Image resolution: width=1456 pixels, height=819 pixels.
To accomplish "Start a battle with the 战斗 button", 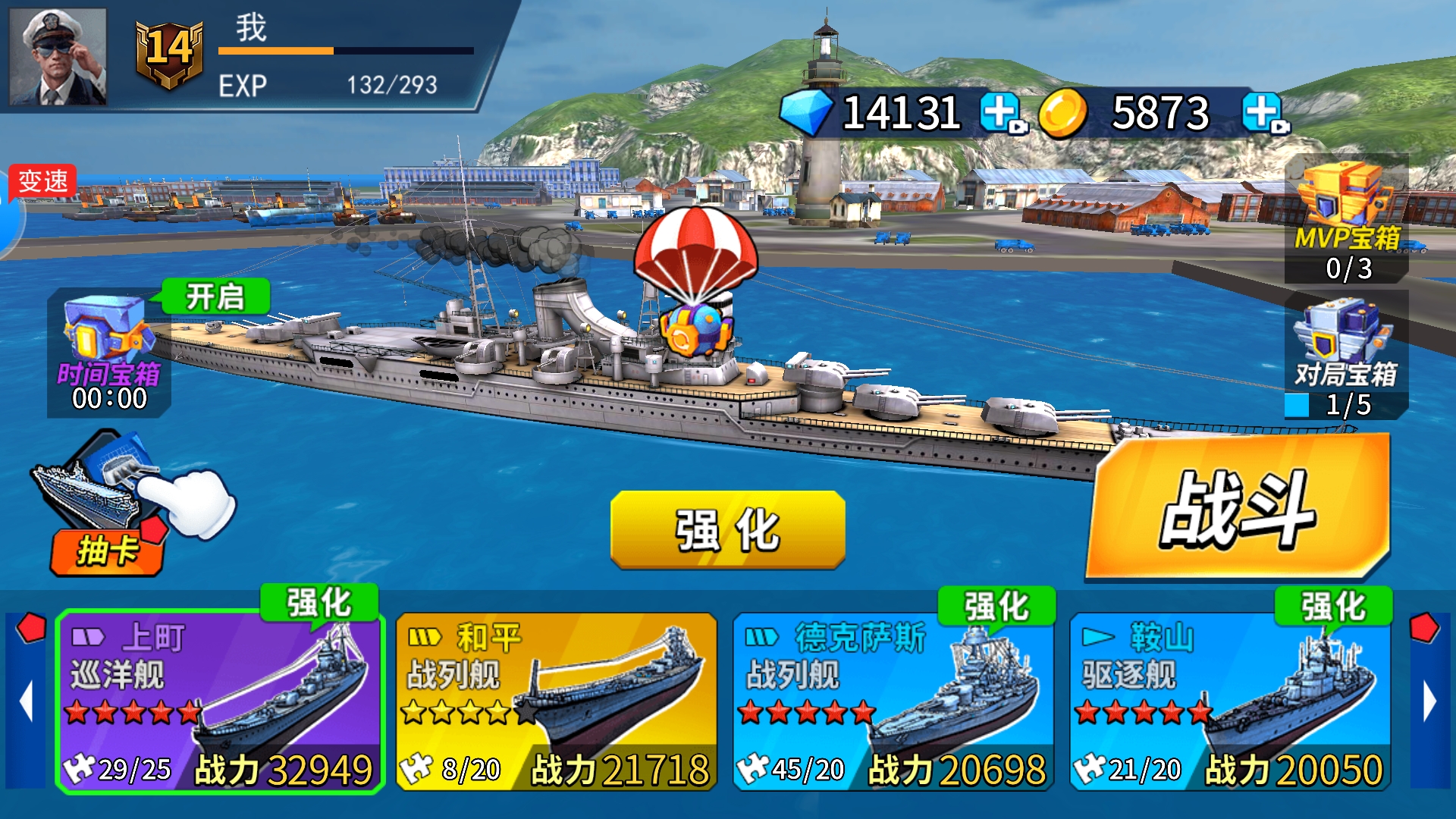I will tap(1238, 508).
